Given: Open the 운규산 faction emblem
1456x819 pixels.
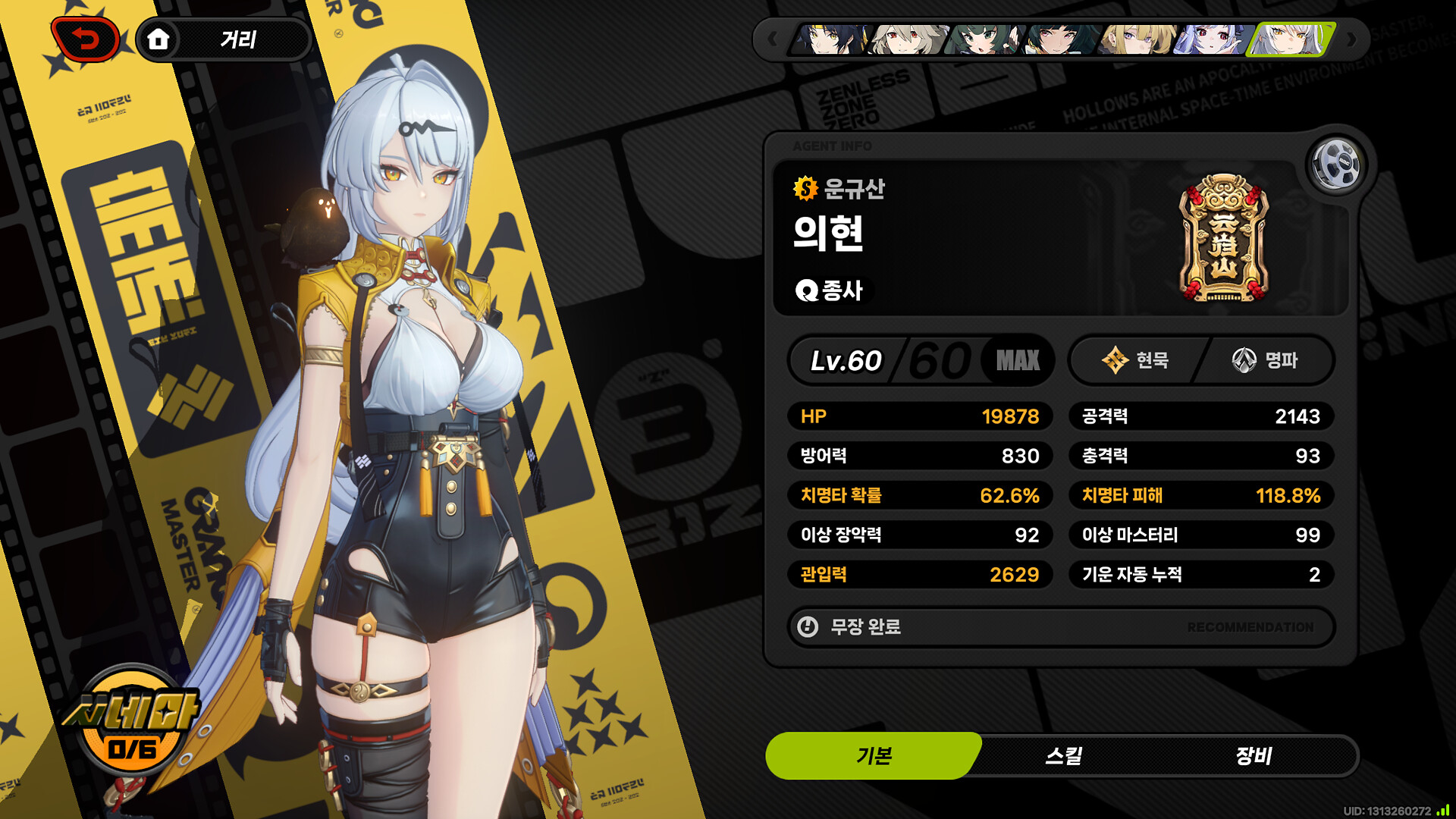Looking at the screenshot, I should coord(1223,238).
